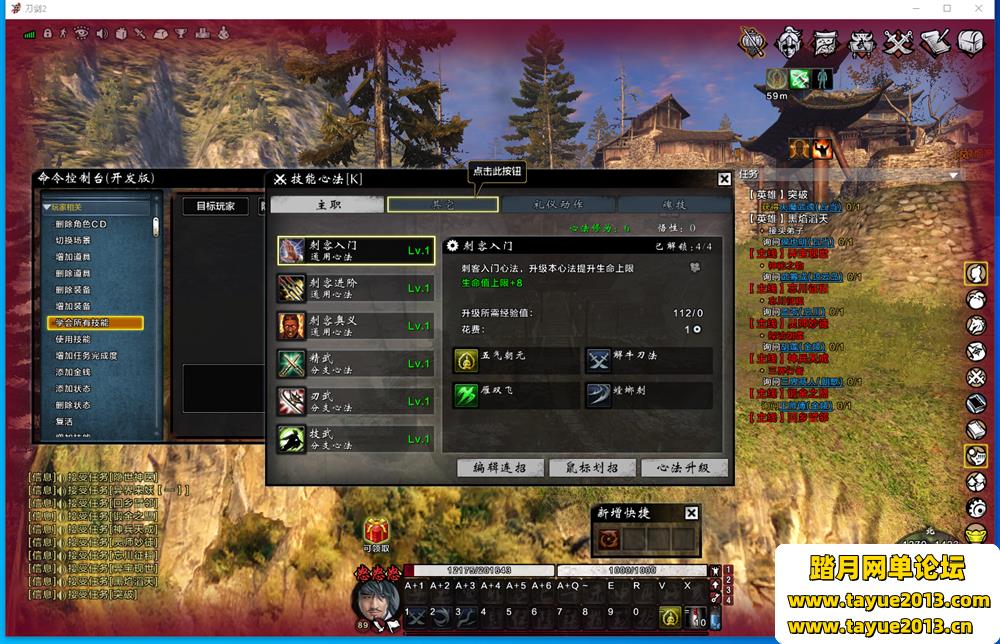This screenshot has height=644, width=1000.
Task: Select the 精武 branch skill row
Action: click(355, 363)
